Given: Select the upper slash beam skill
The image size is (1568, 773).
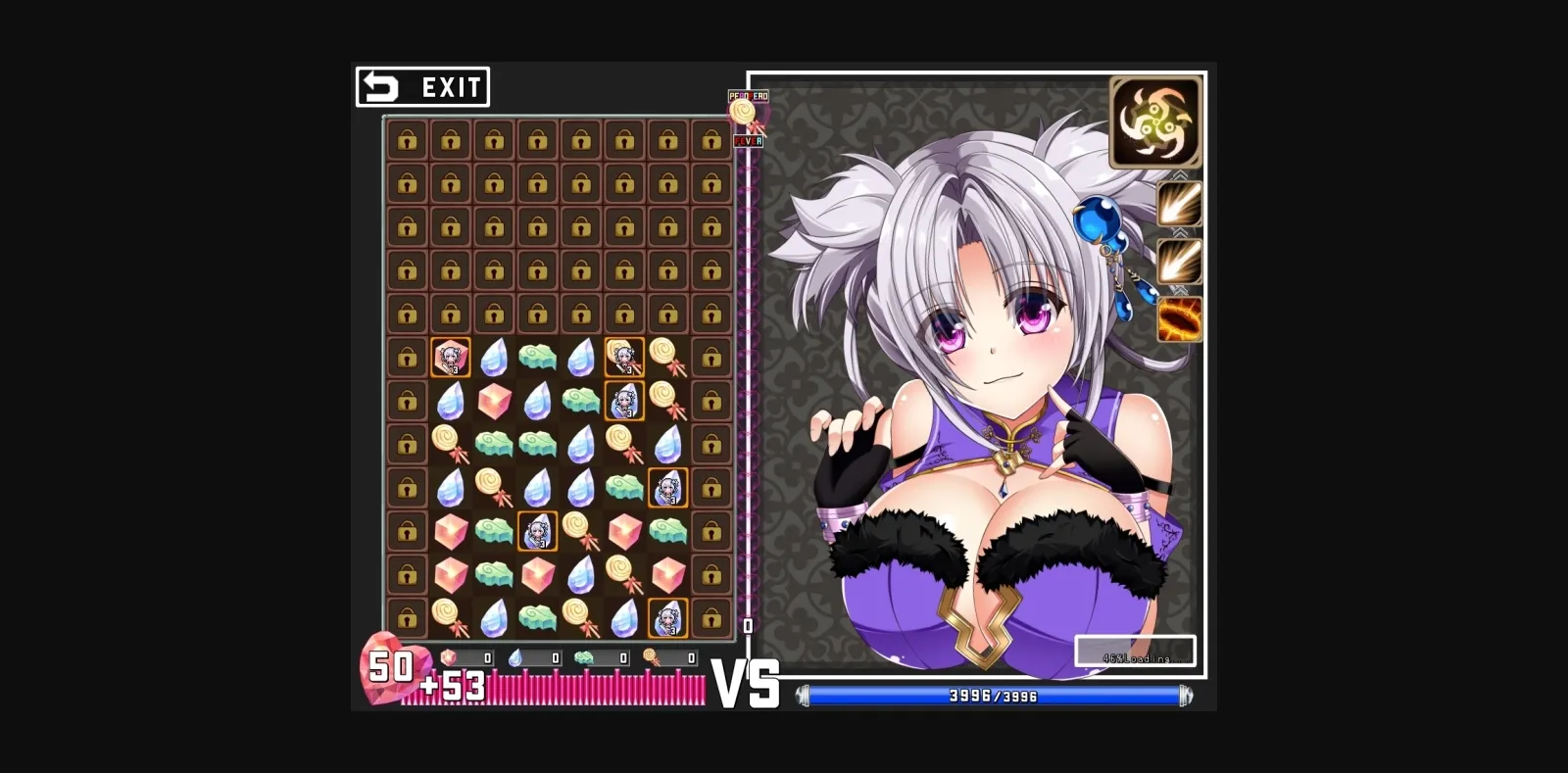Looking at the screenshot, I should tap(1179, 205).
